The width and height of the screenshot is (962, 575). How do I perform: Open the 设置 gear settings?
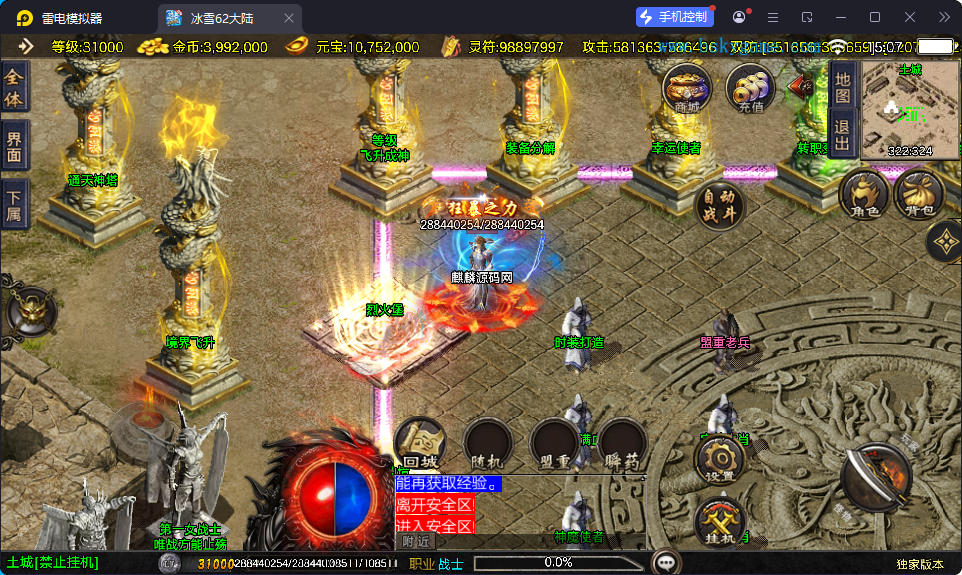[x=720, y=460]
